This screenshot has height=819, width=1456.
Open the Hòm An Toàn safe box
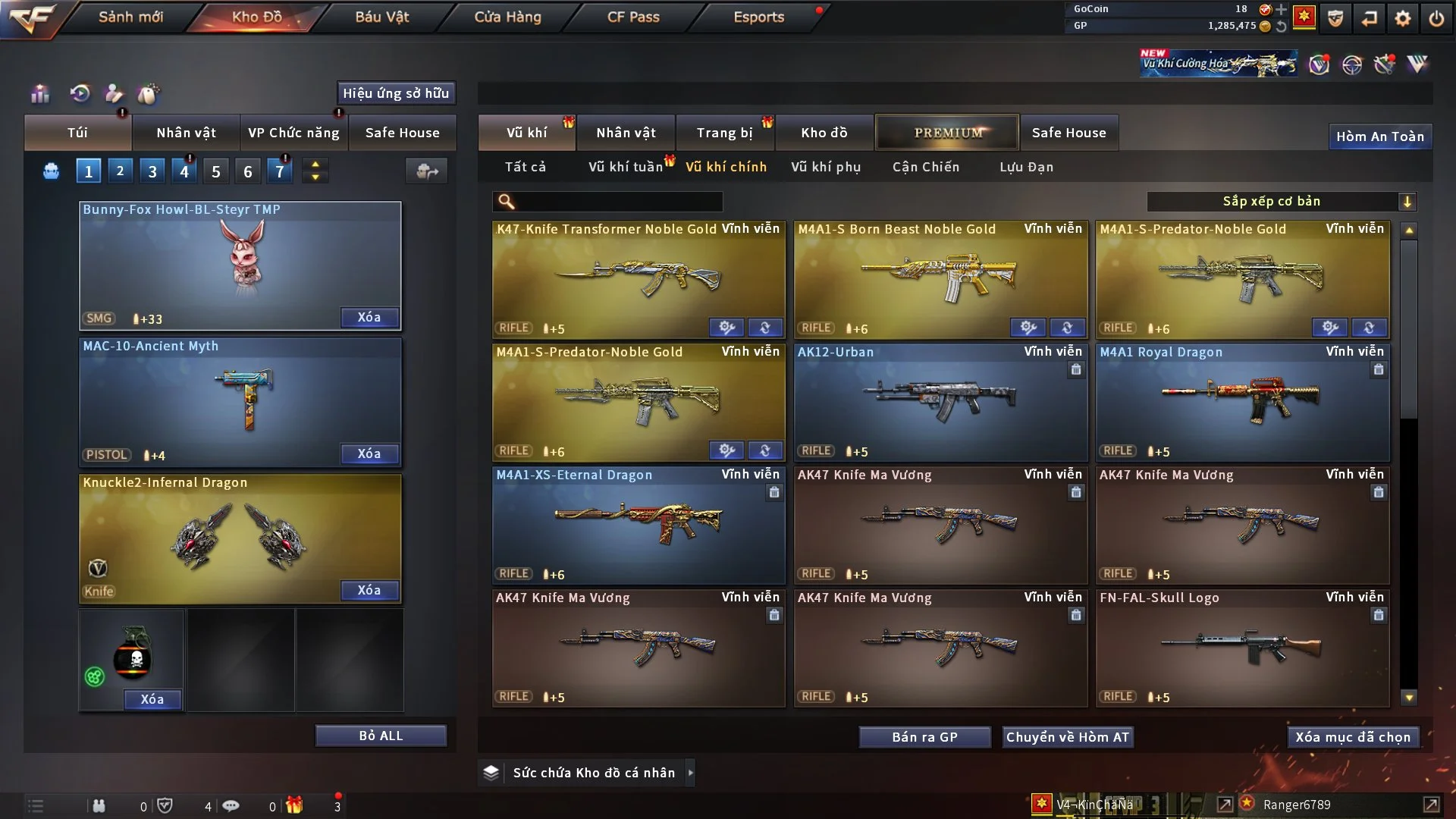[x=1379, y=136]
